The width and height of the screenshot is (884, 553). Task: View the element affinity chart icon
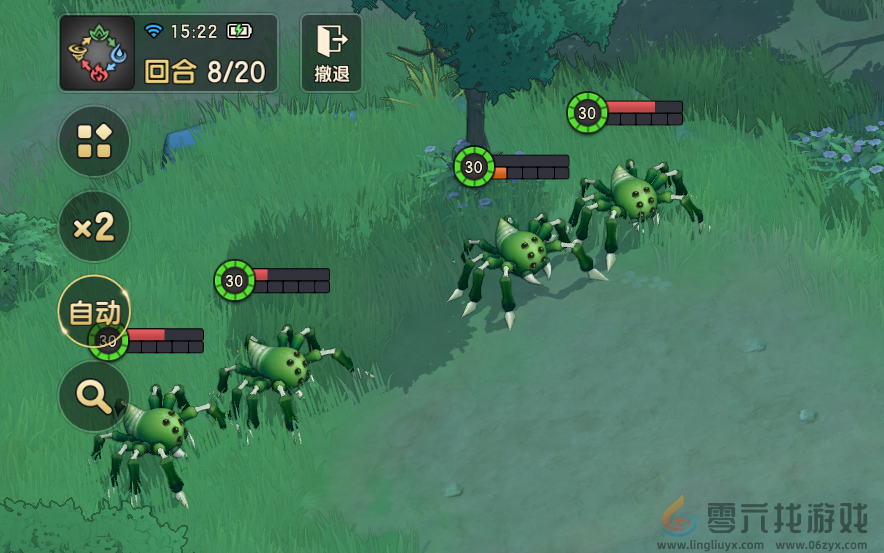[97, 53]
